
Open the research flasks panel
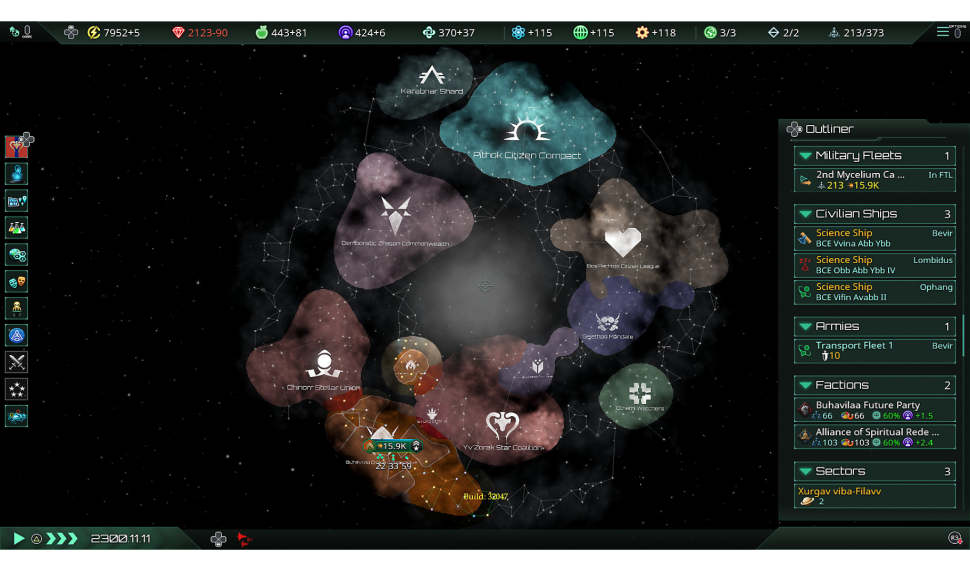pos(16,228)
